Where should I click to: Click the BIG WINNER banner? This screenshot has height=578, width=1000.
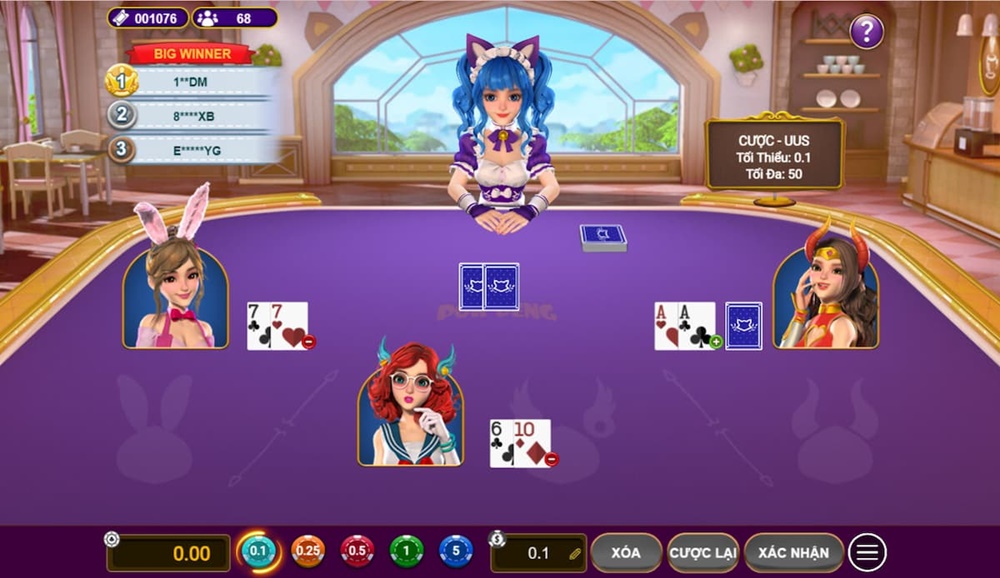pyautogui.click(x=192, y=54)
